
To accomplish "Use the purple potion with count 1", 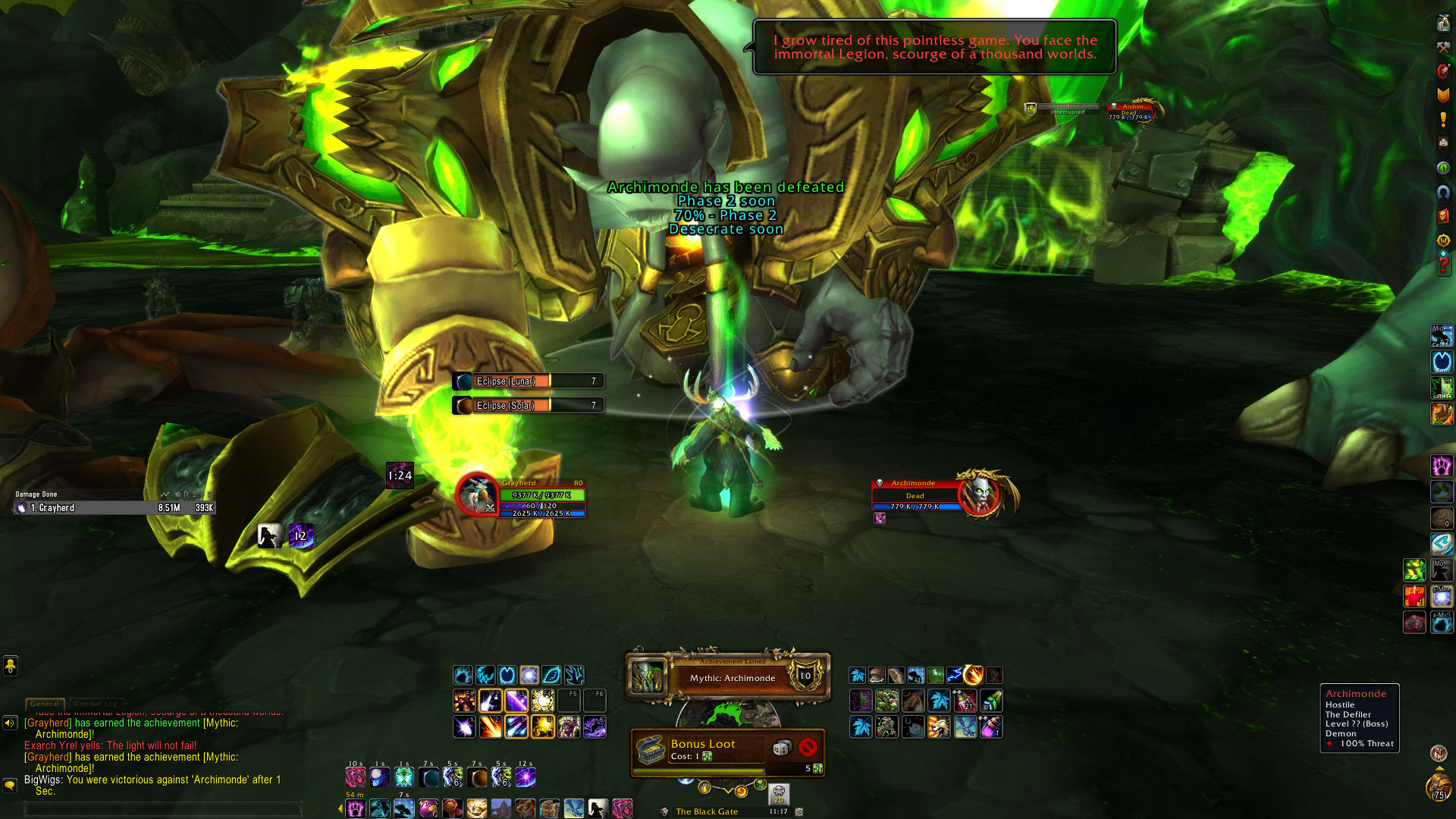I will point(992,727).
